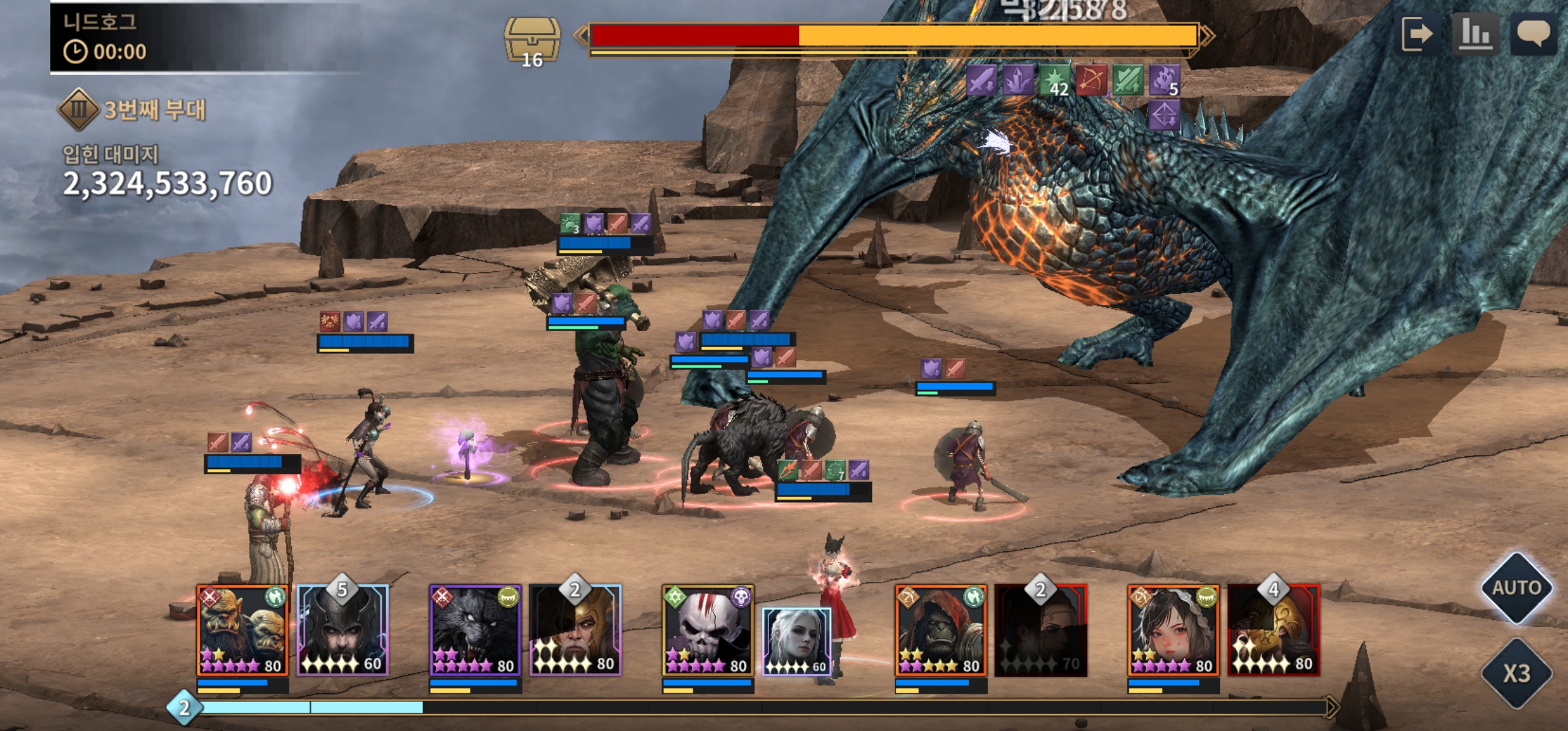Inspect the boss's green buff with 42 stacks

pyautogui.click(x=1055, y=81)
